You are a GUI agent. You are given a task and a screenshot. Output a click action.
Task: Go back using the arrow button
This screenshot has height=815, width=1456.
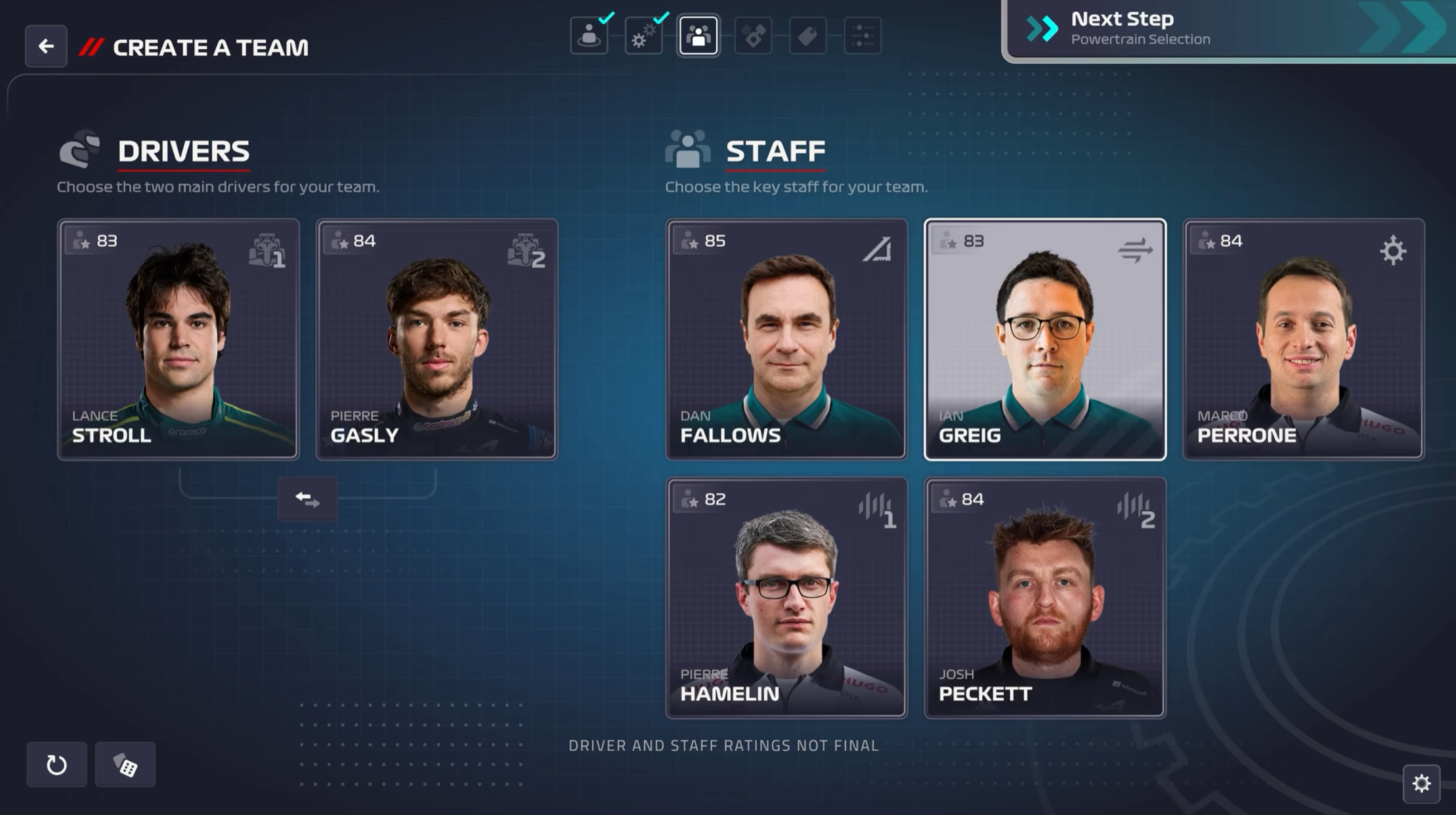tap(46, 46)
